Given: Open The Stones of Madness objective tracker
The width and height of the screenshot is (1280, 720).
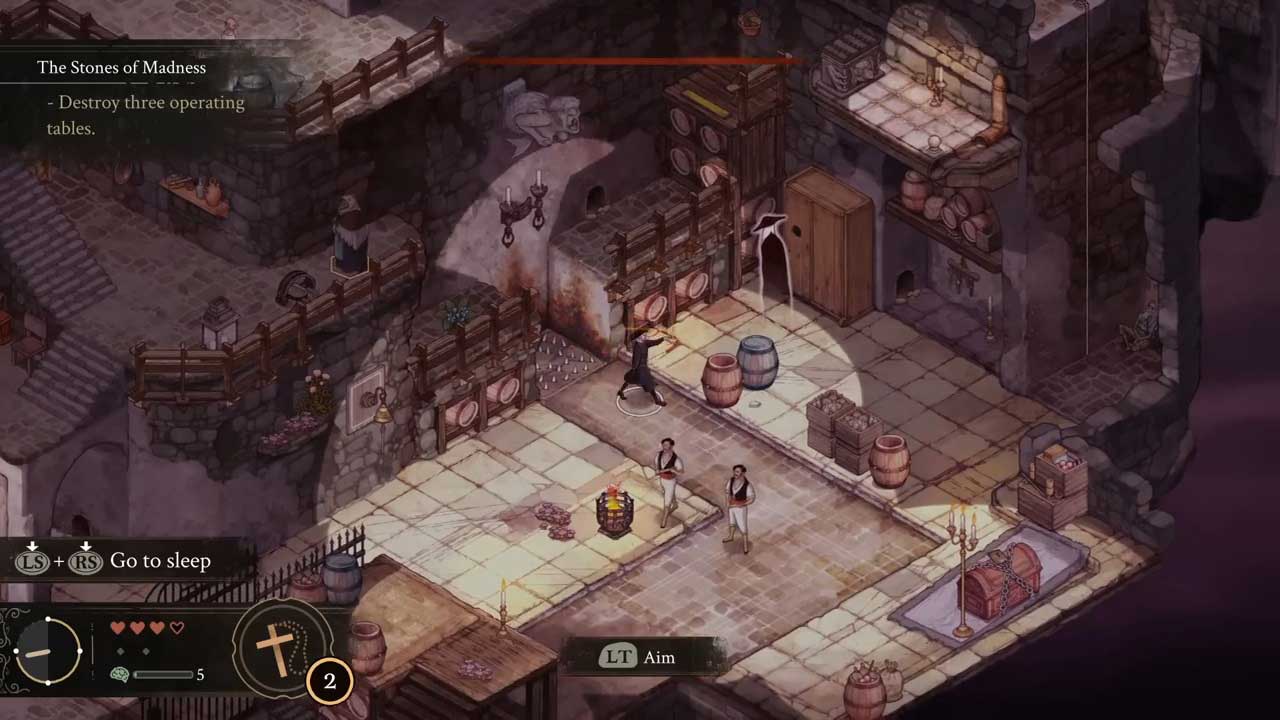Looking at the screenshot, I should [x=121, y=68].
